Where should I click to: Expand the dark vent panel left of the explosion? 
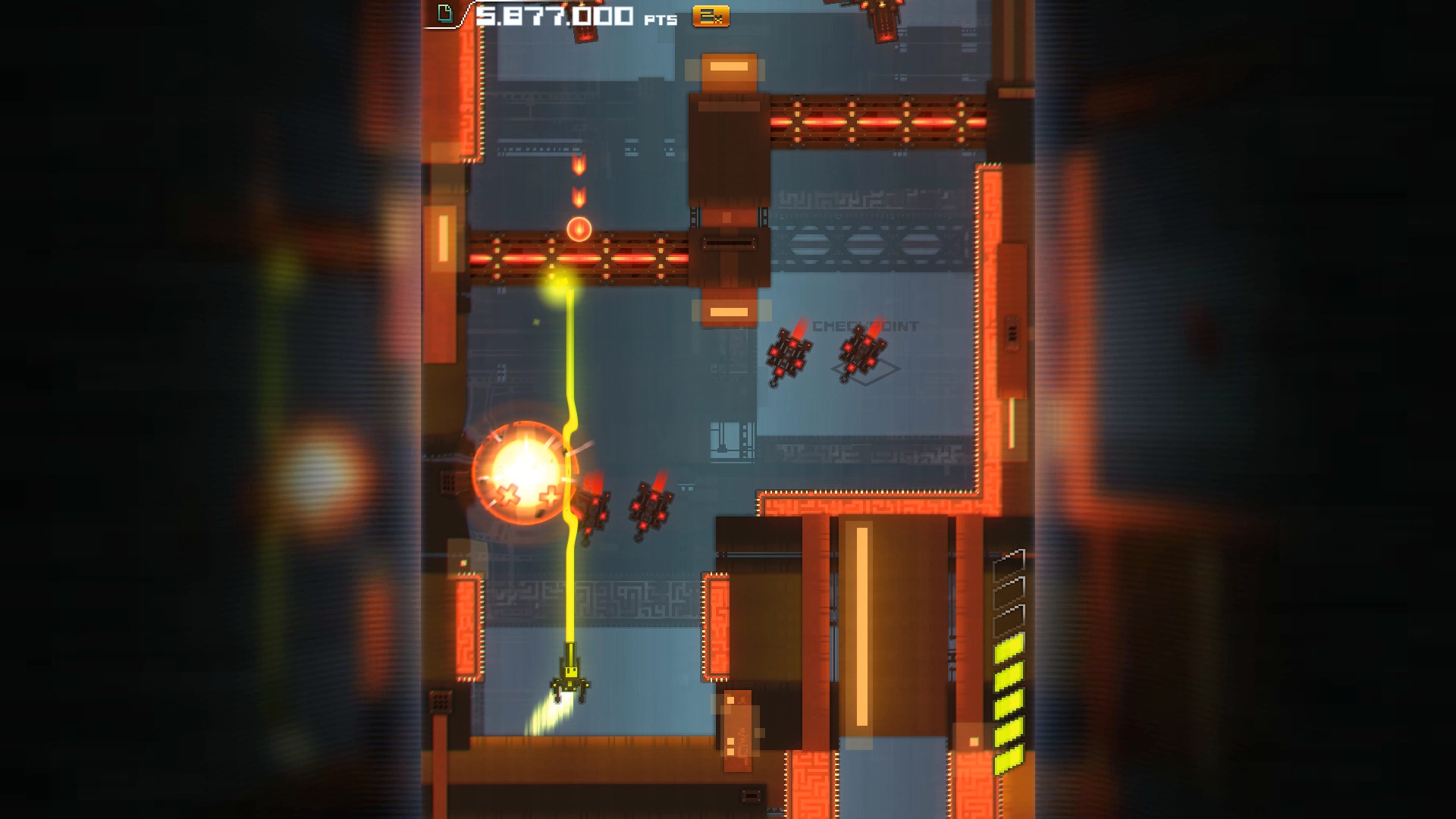[447, 483]
